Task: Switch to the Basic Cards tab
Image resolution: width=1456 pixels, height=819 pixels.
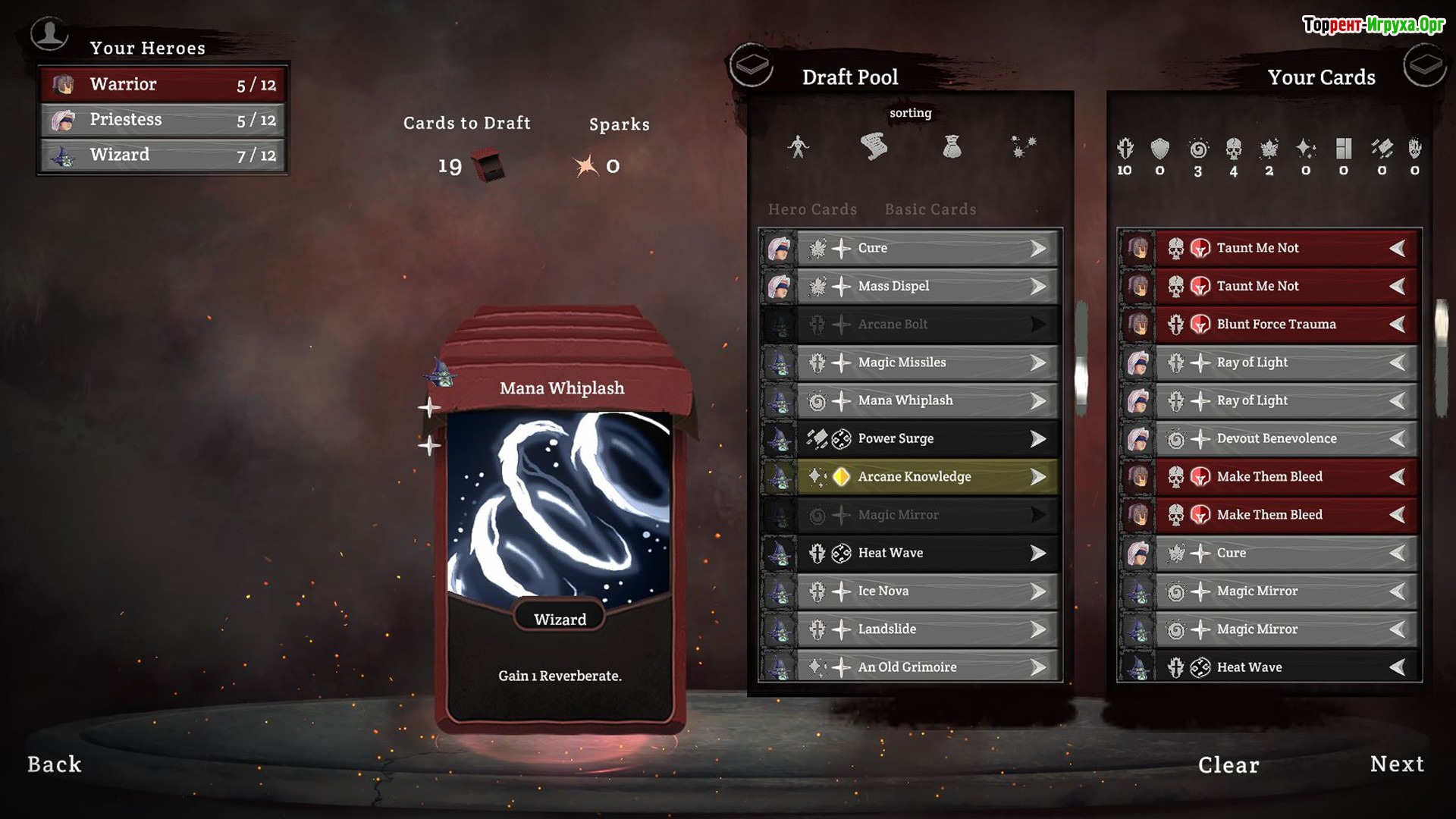Action: pyautogui.click(x=930, y=209)
